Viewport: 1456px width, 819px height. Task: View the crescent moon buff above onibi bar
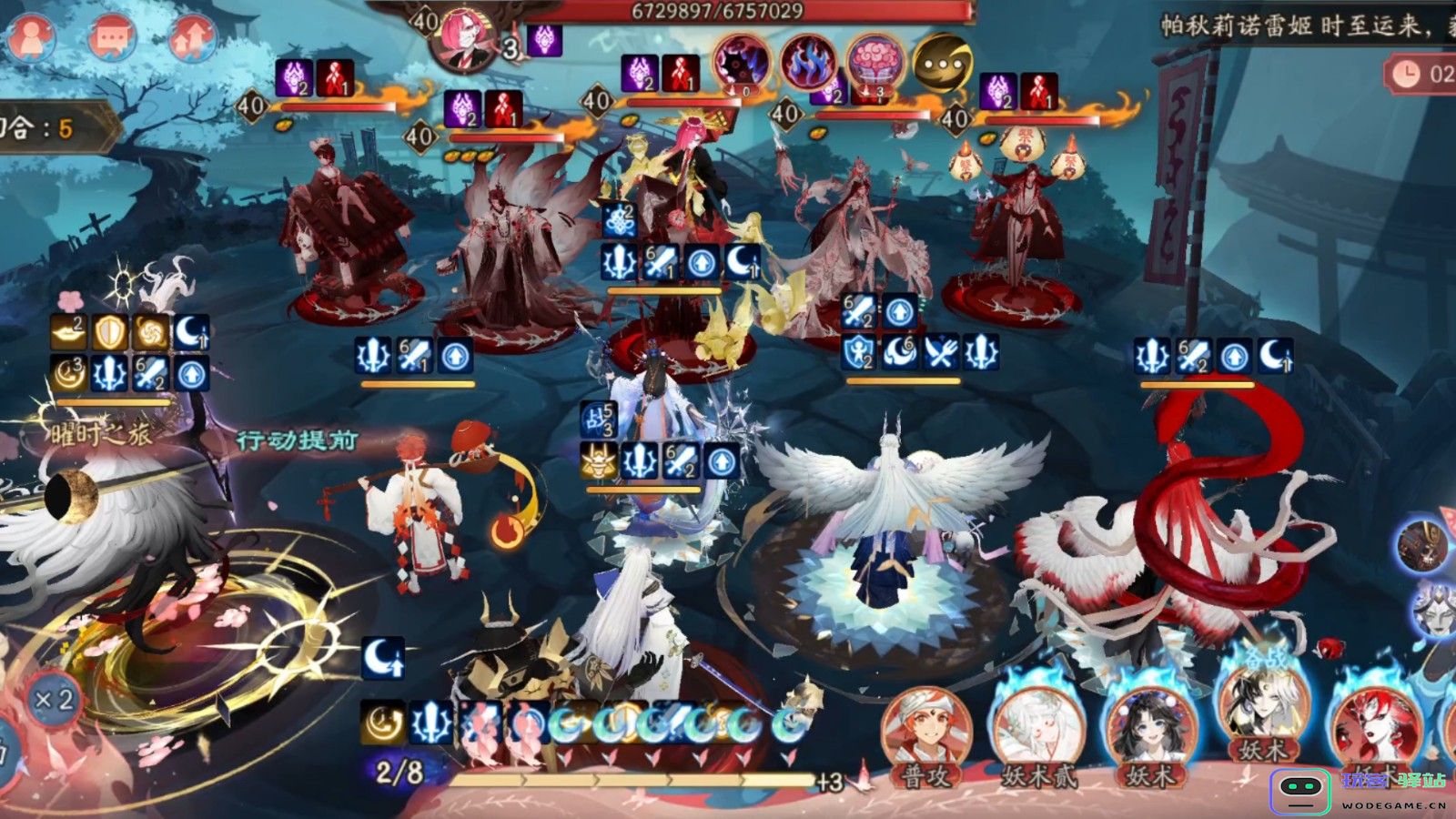click(x=383, y=658)
